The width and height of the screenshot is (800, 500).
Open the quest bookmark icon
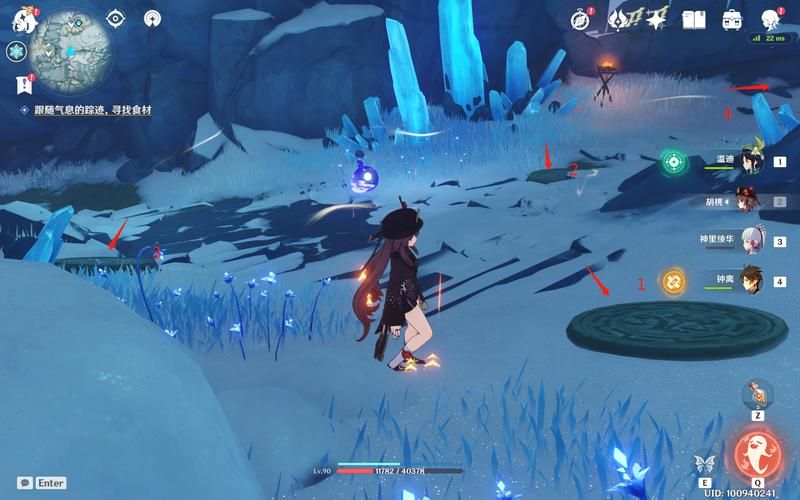(21, 85)
